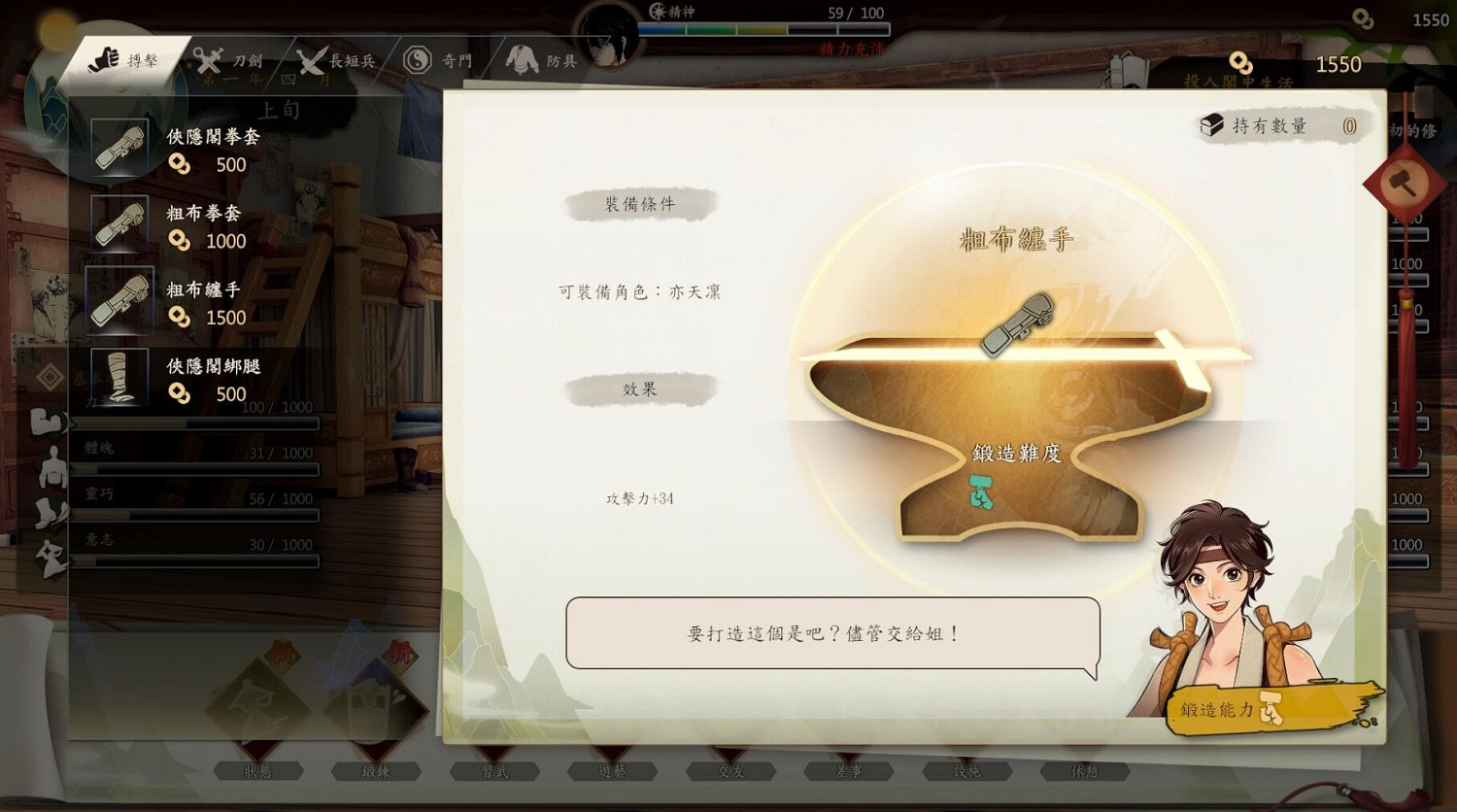Click the chest icon beside 持有數量

1211,124
